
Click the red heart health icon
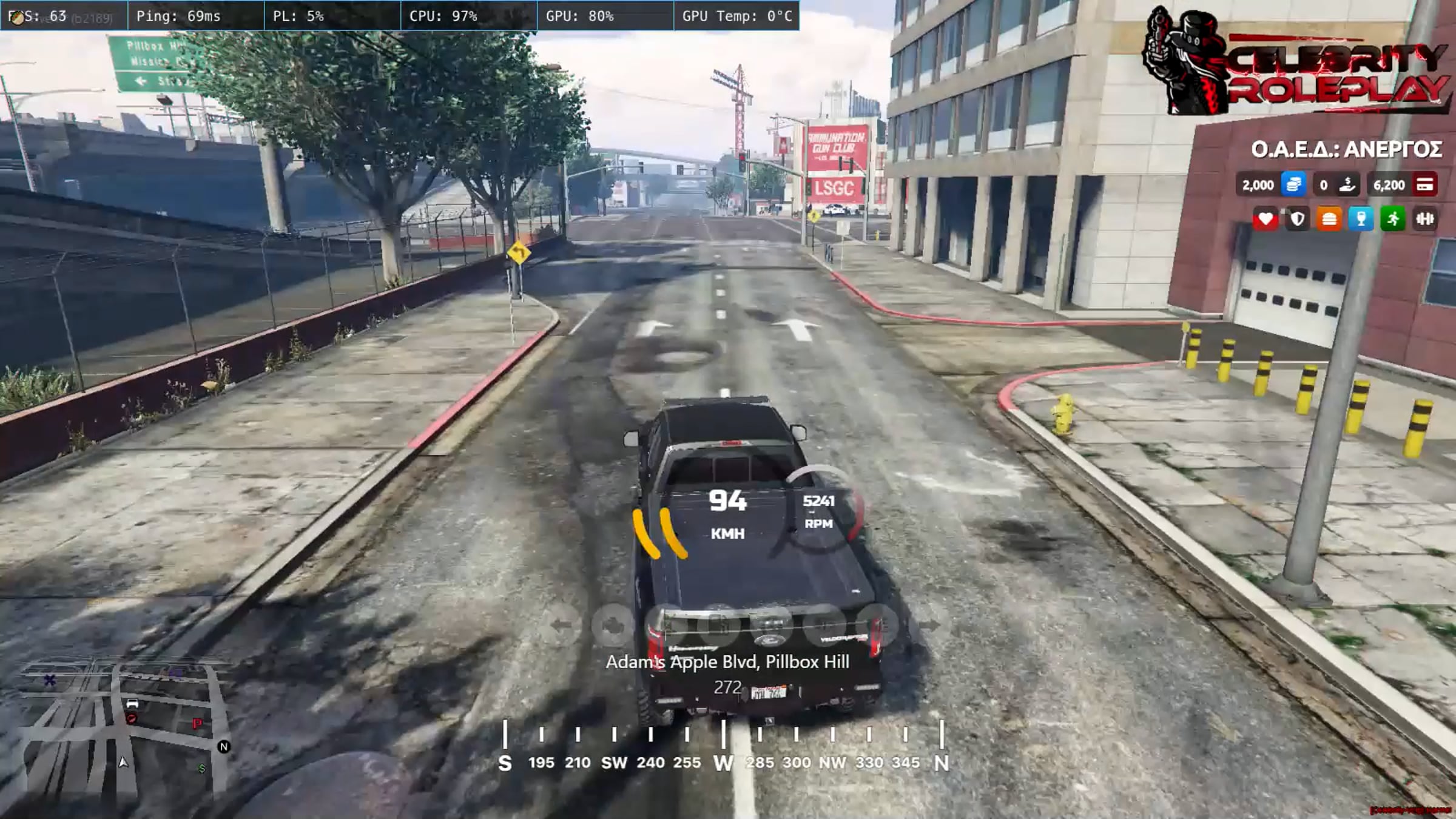1266,219
